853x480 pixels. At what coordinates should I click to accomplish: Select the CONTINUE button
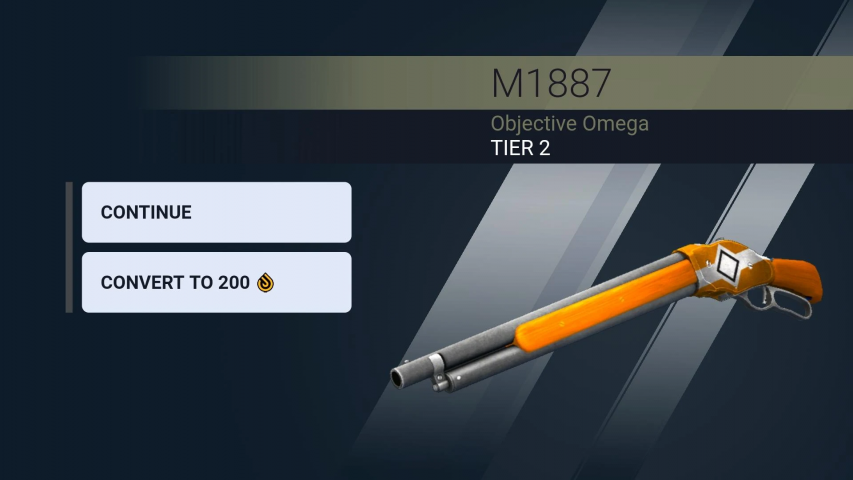(x=216, y=212)
